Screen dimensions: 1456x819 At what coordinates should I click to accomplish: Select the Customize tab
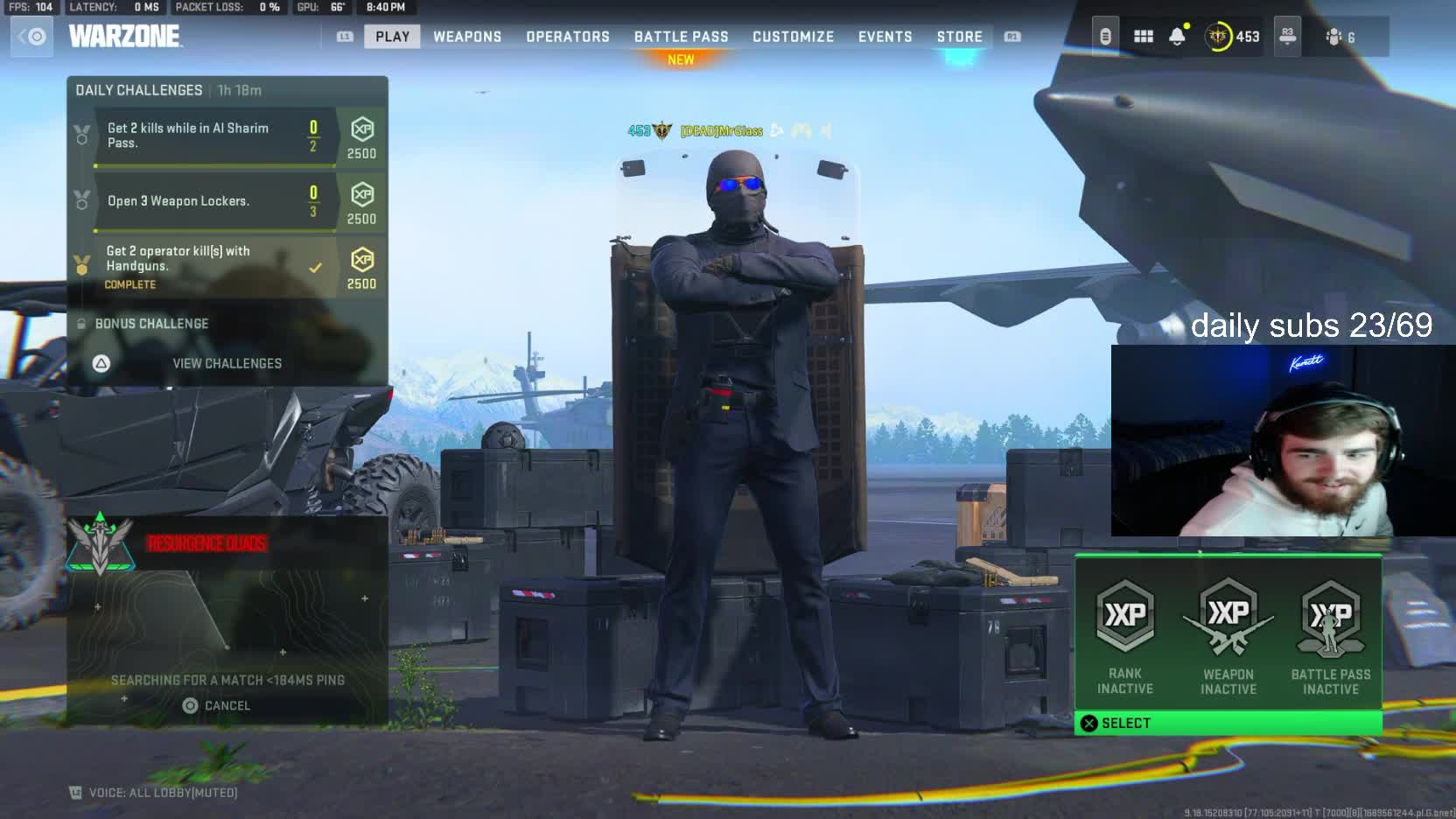793,37
